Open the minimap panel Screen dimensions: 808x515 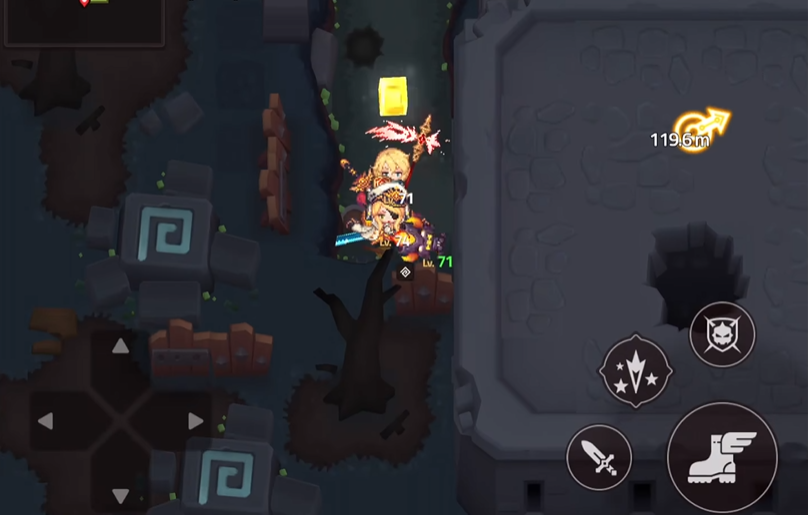tap(84, 22)
